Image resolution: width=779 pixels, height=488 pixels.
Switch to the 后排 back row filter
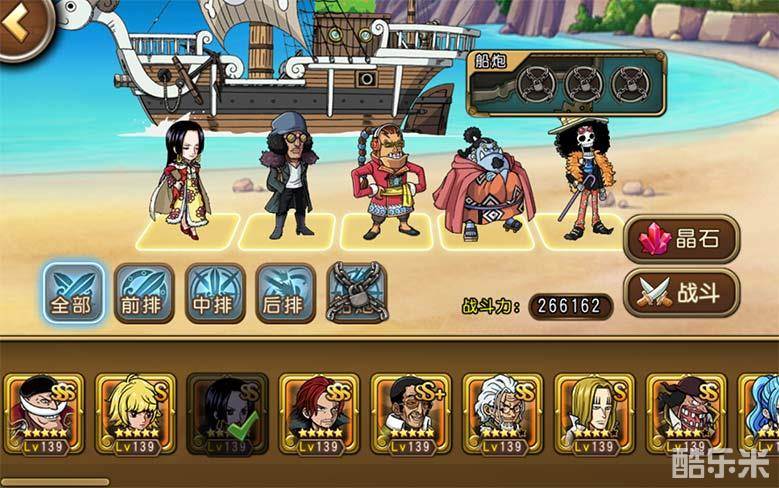pos(286,292)
